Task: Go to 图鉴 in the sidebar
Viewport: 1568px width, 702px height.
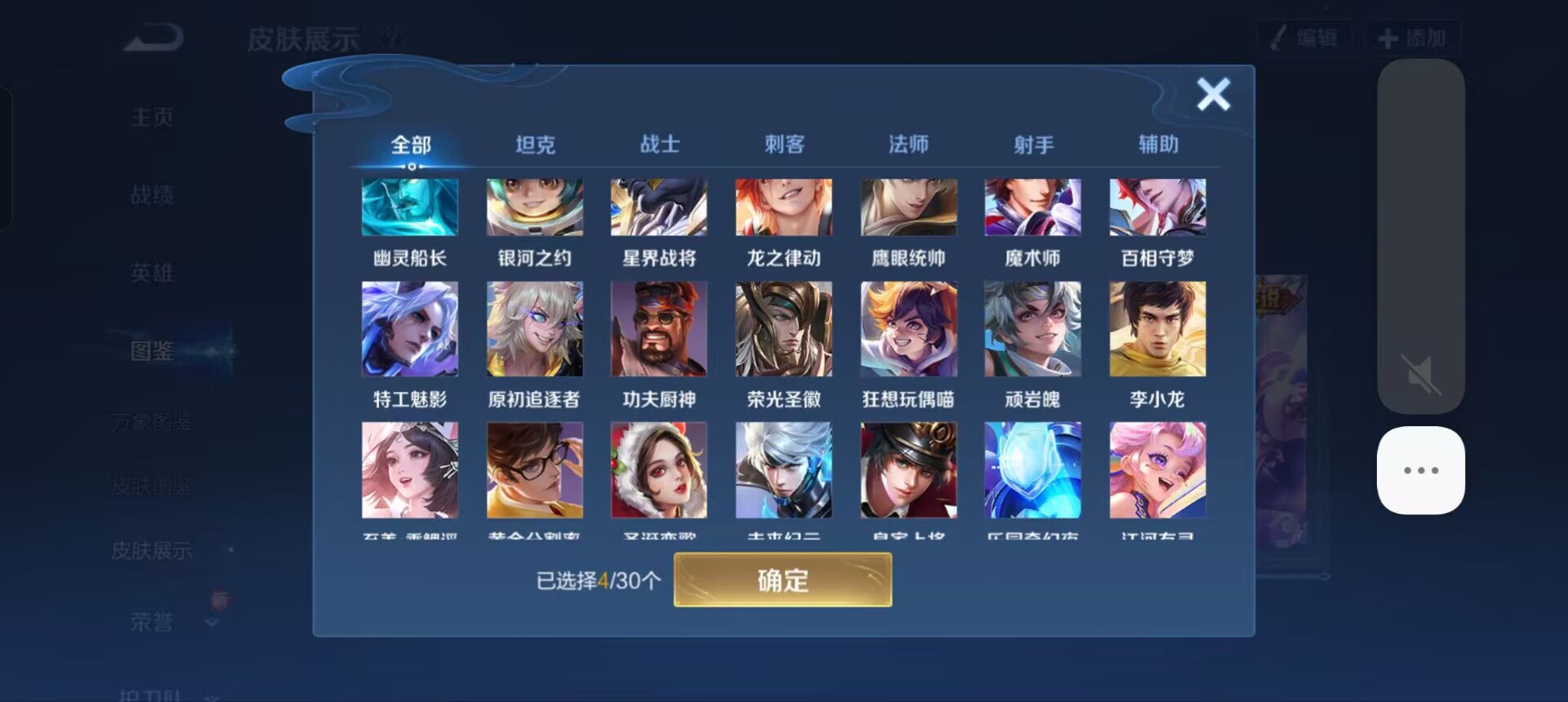Action: click(151, 351)
